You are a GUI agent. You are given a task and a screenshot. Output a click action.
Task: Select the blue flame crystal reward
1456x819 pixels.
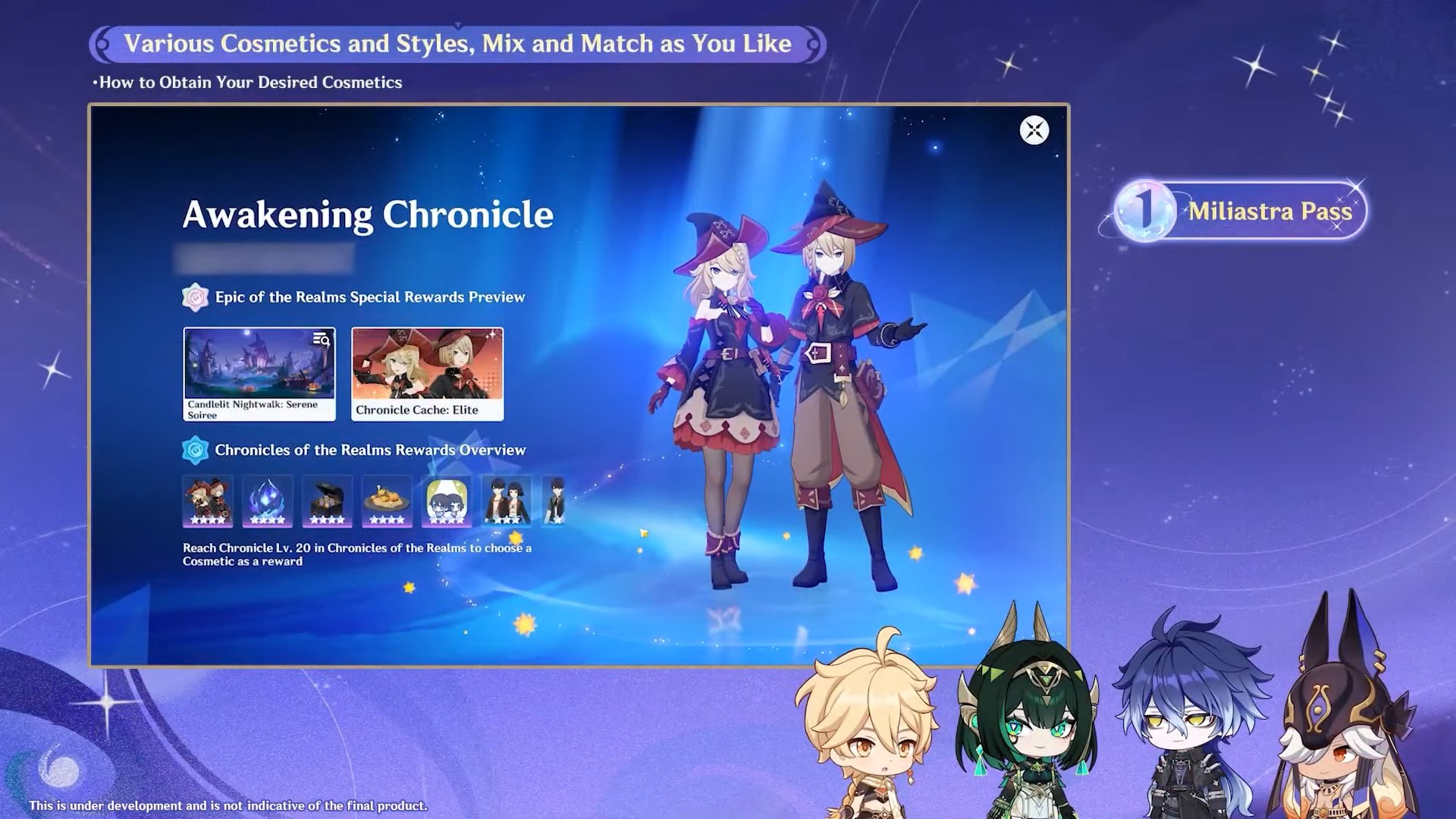[x=267, y=501]
